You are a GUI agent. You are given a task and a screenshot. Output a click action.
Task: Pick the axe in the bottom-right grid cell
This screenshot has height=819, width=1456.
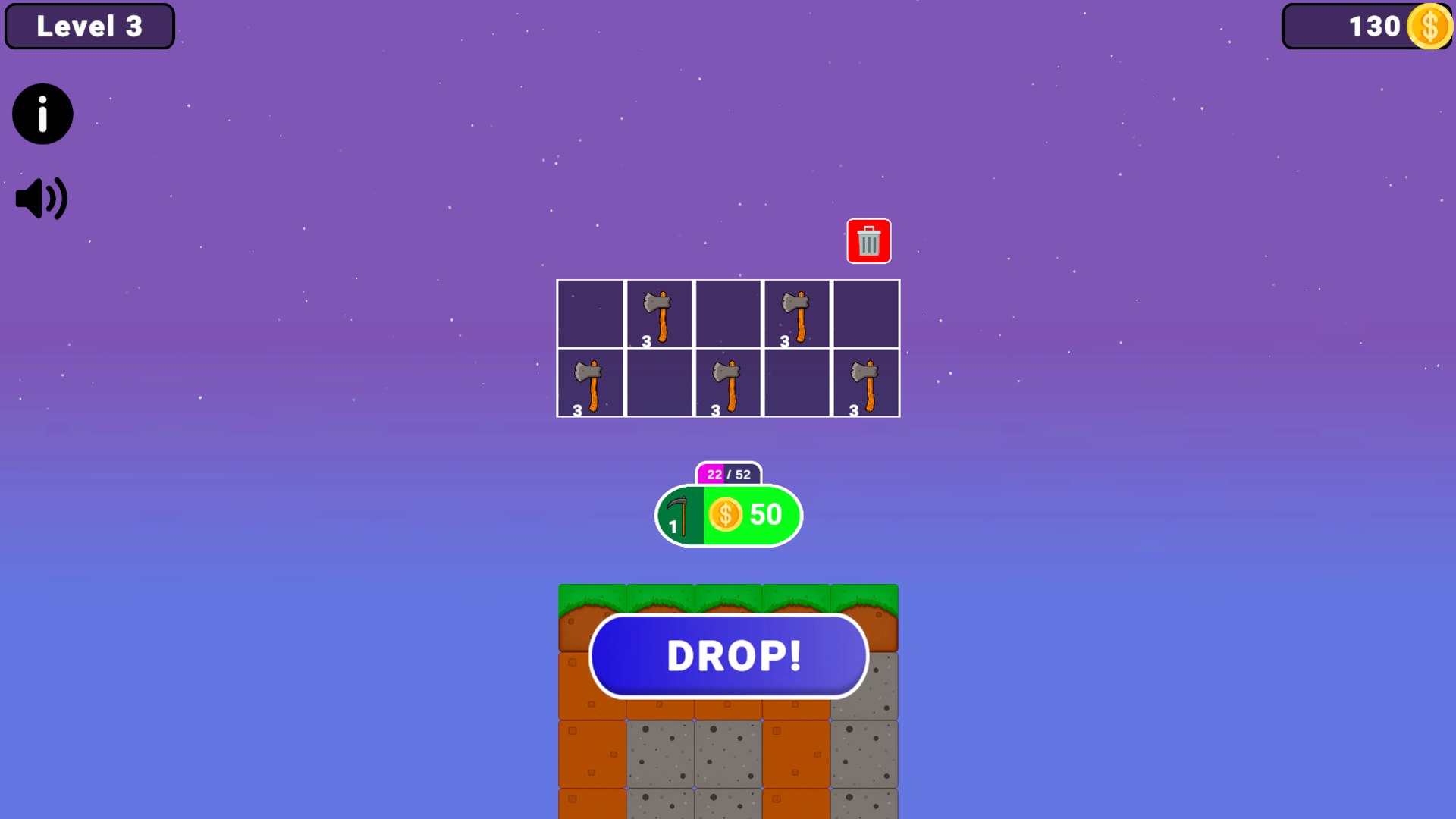click(865, 383)
